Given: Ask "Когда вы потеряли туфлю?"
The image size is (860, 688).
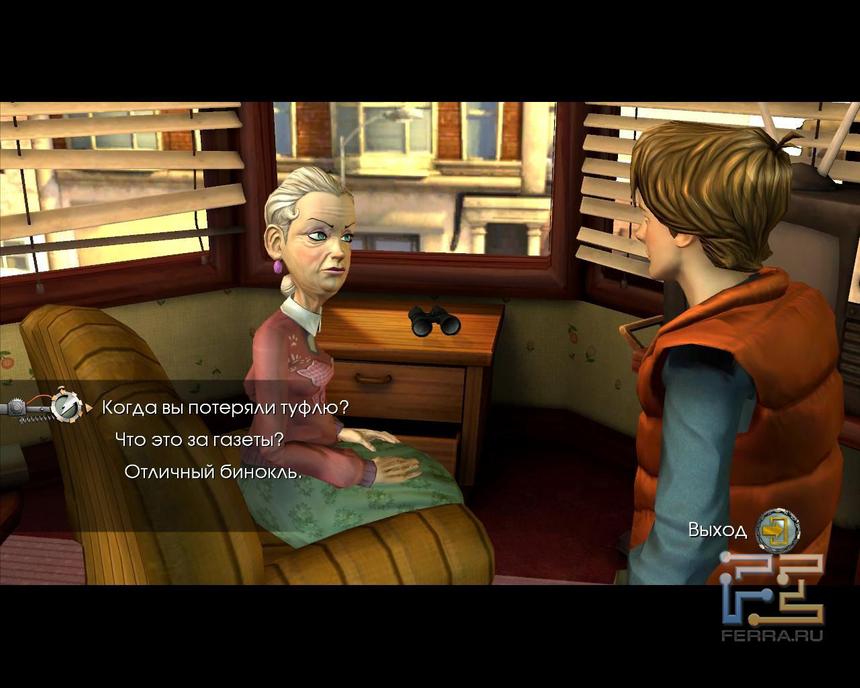Looking at the screenshot, I should pyautogui.click(x=224, y=407).
